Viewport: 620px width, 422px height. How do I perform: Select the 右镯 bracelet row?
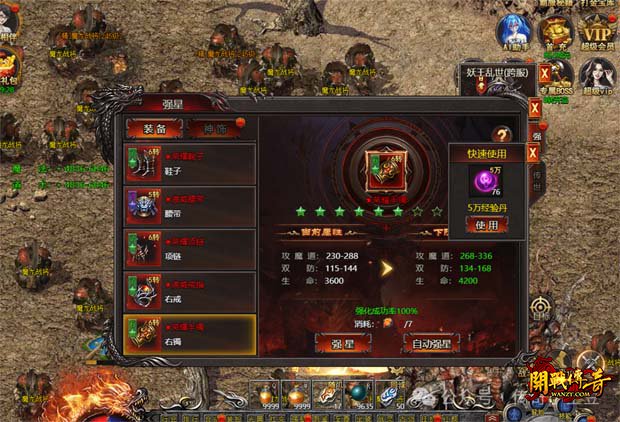tap(190, 333)
